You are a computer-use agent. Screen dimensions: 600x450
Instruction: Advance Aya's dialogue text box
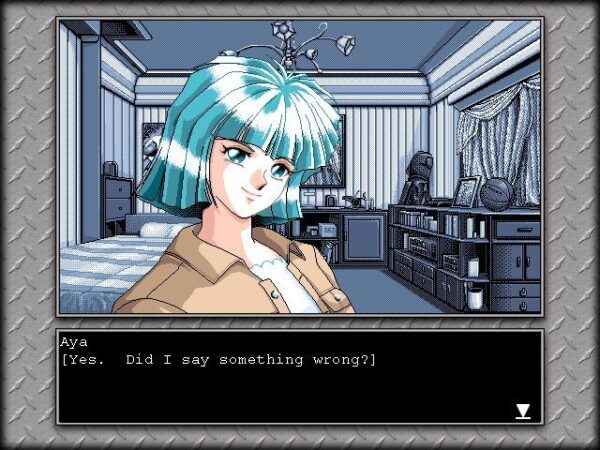tap(299, 377)
